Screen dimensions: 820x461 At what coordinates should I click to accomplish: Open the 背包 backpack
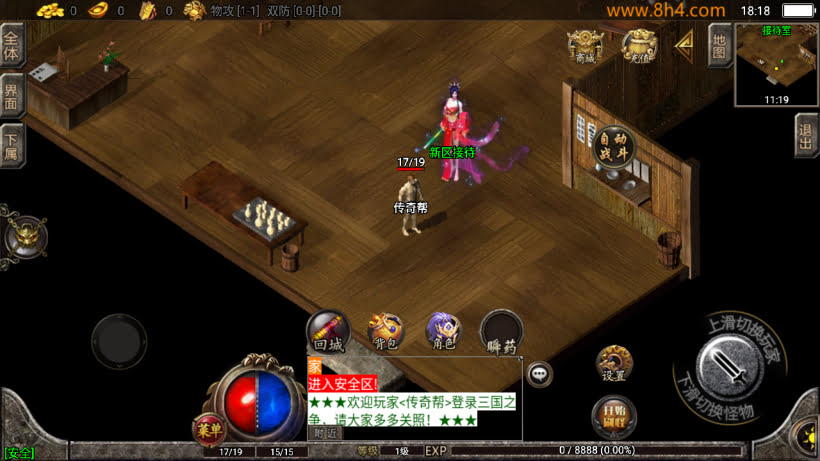[x=385, y=329]
